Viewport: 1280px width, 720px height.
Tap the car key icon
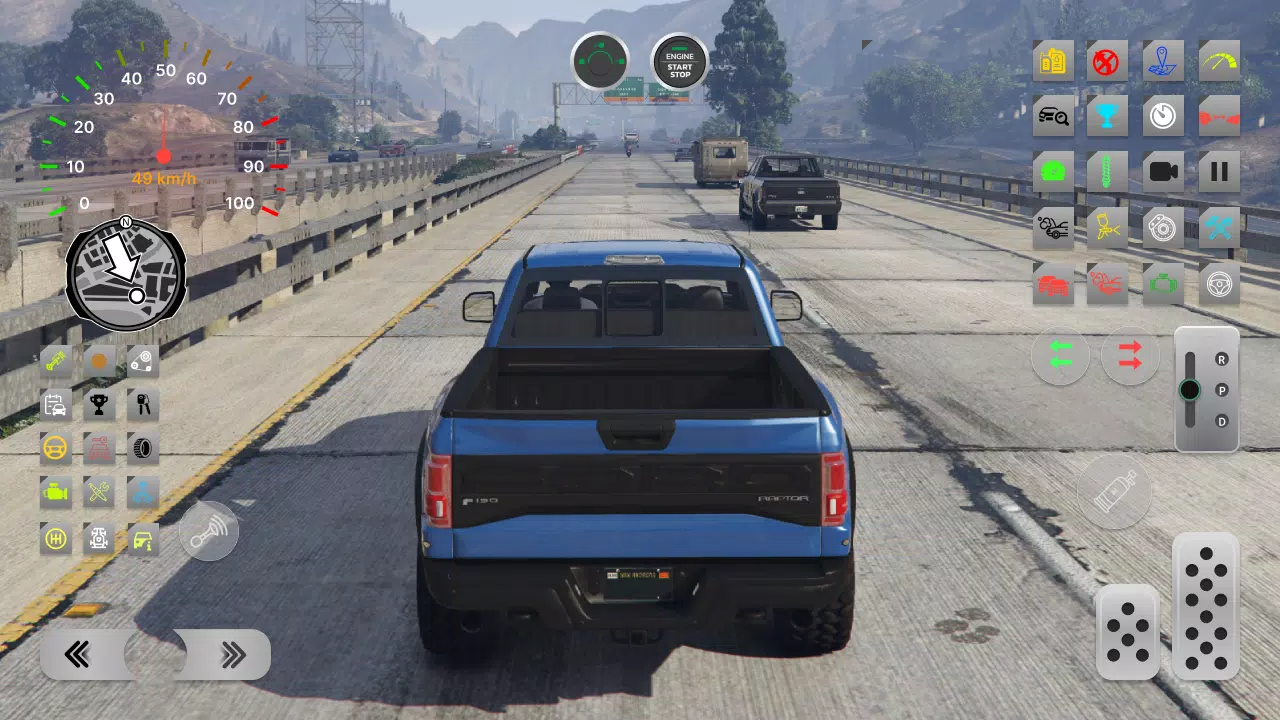[x=142, y=405]
